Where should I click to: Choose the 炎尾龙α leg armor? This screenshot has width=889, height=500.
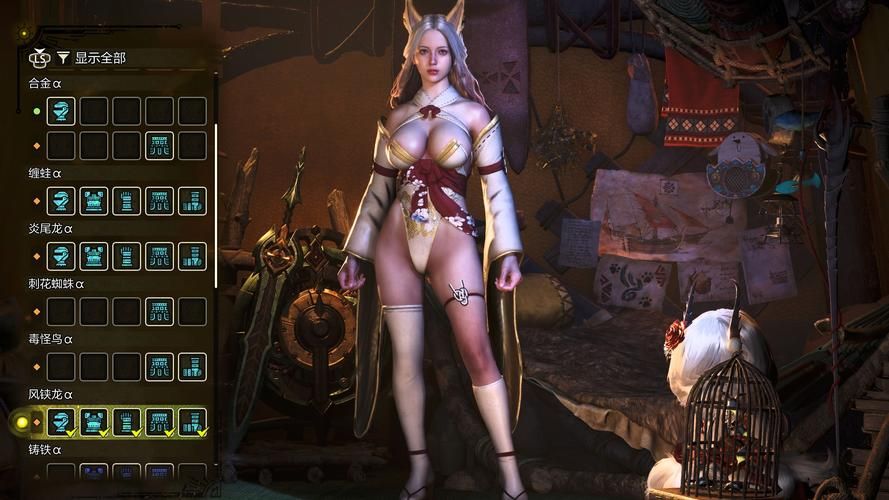tap(192, 256)
